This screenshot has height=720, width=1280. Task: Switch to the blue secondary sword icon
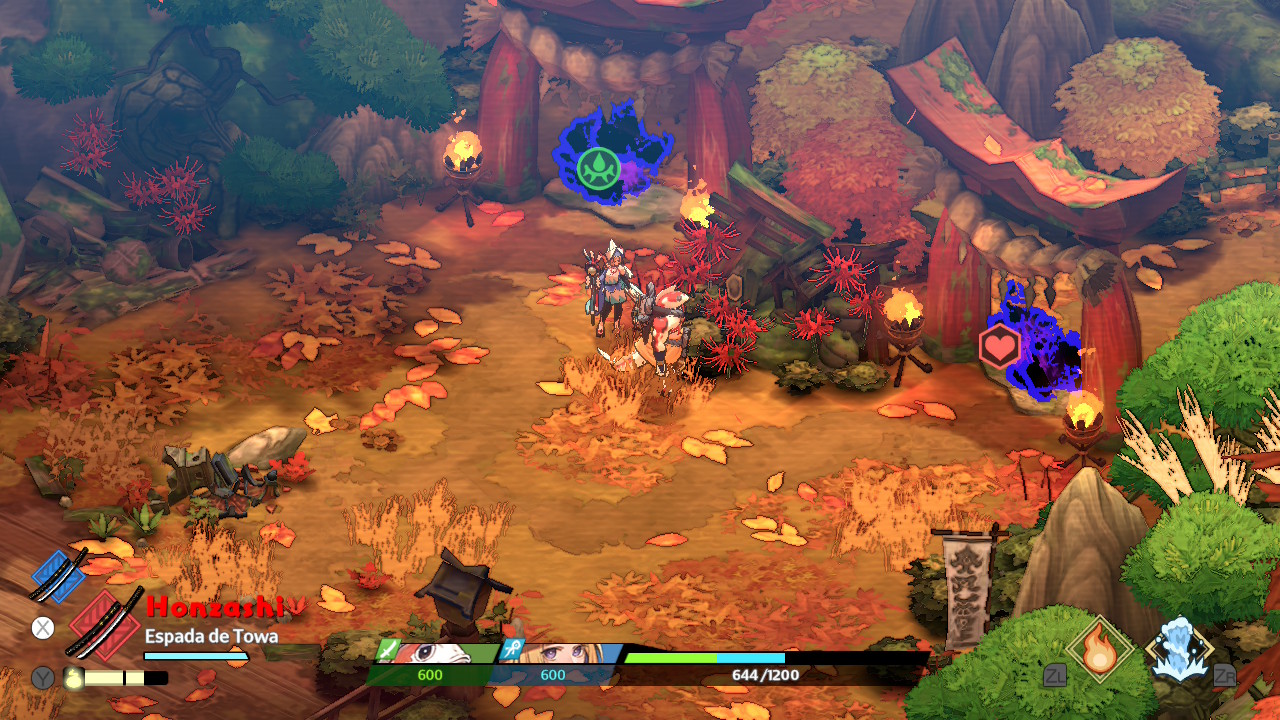click(58, 575)
